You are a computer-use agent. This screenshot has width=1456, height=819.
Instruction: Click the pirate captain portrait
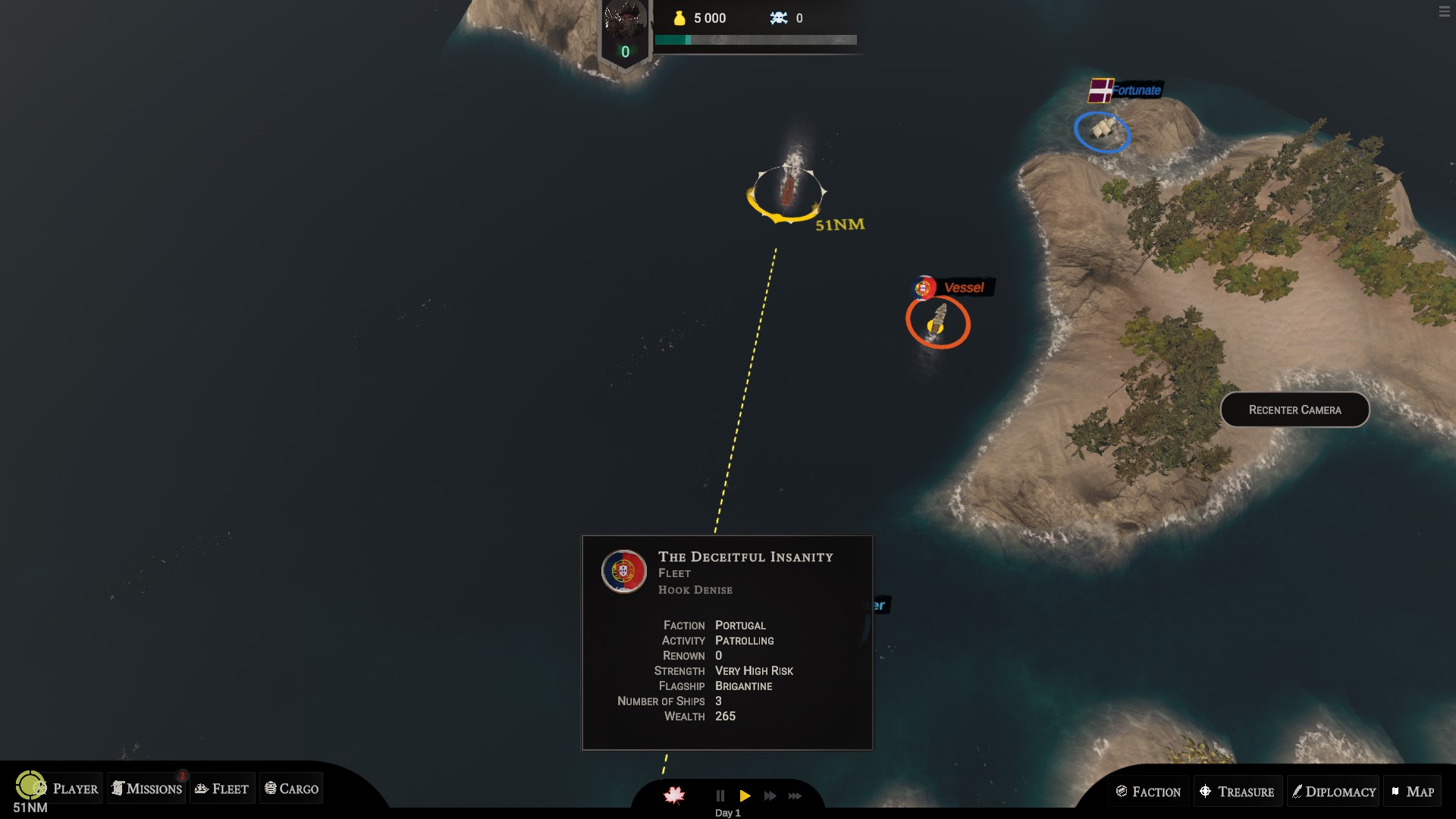[625, 21]
